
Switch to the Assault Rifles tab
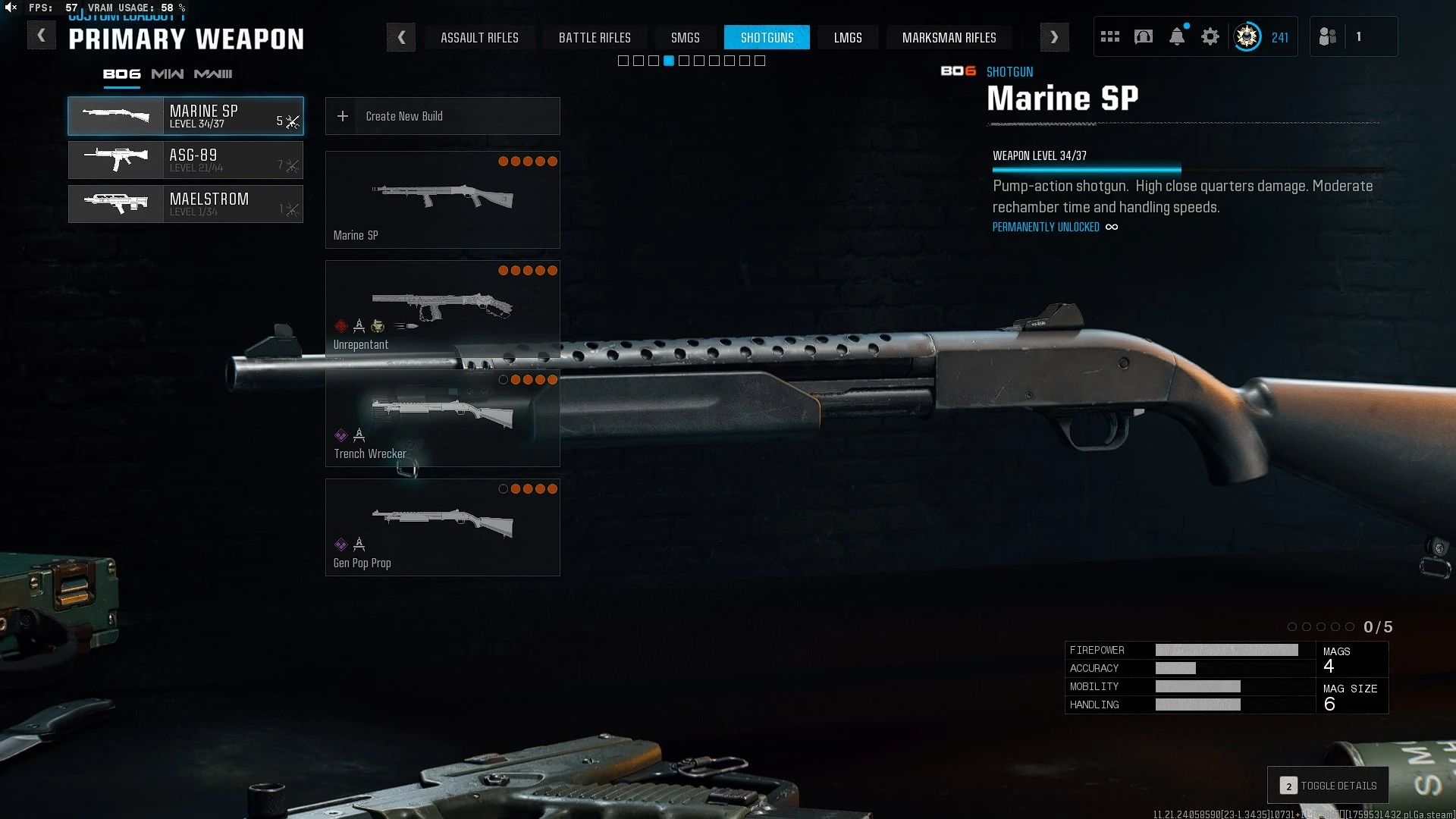coord(479,37)
